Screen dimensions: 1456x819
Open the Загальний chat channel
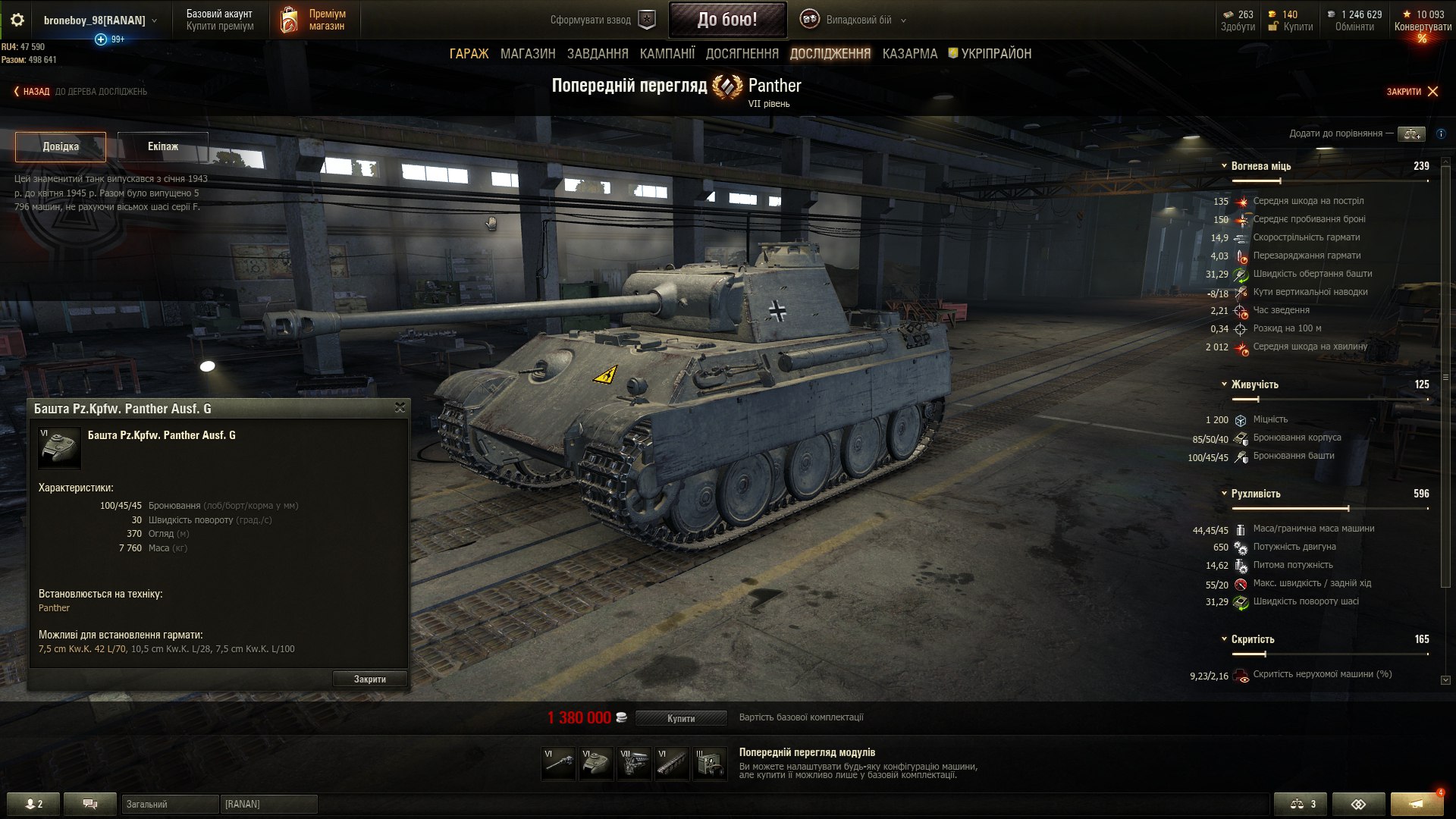(x=169, y=804)
